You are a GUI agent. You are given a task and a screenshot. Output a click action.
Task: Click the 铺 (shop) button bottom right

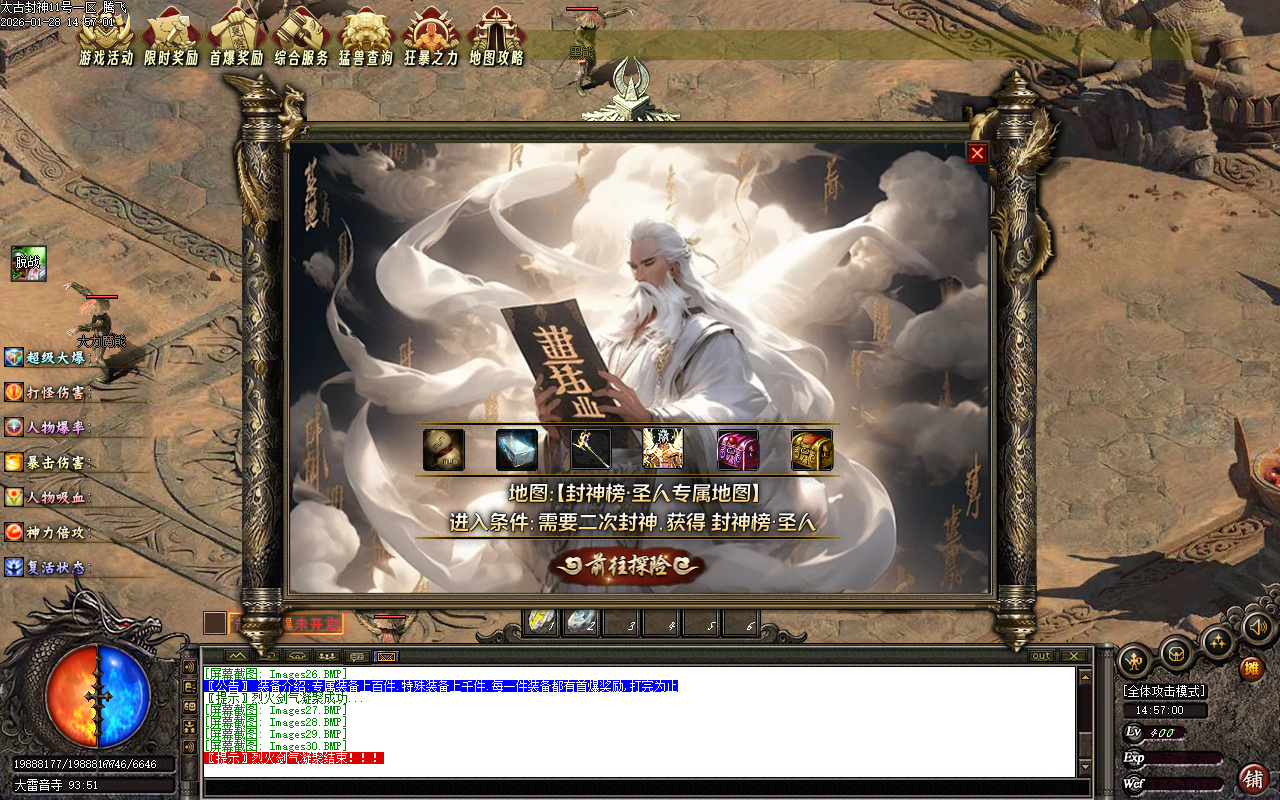(x=1254, y=778)
